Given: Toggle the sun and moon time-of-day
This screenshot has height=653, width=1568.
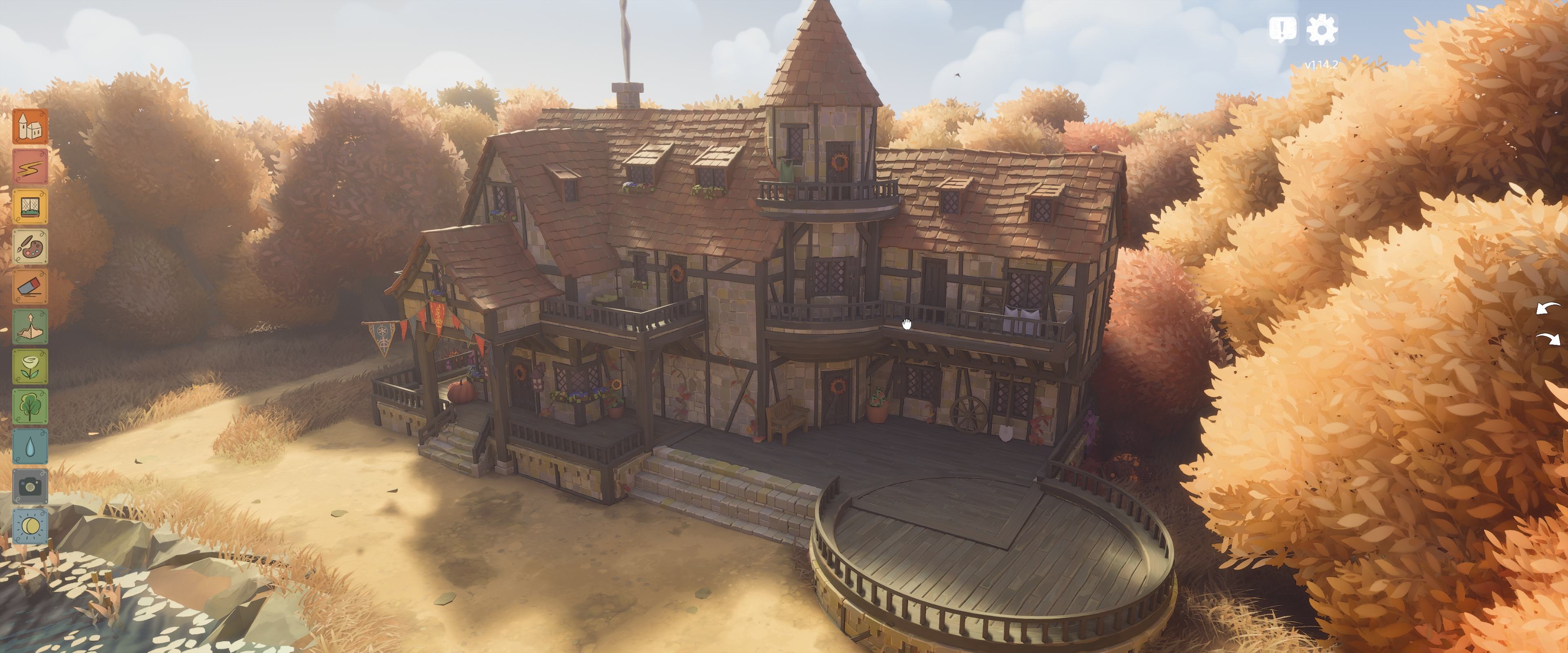Looking at the screenshot, I should 30,526.
